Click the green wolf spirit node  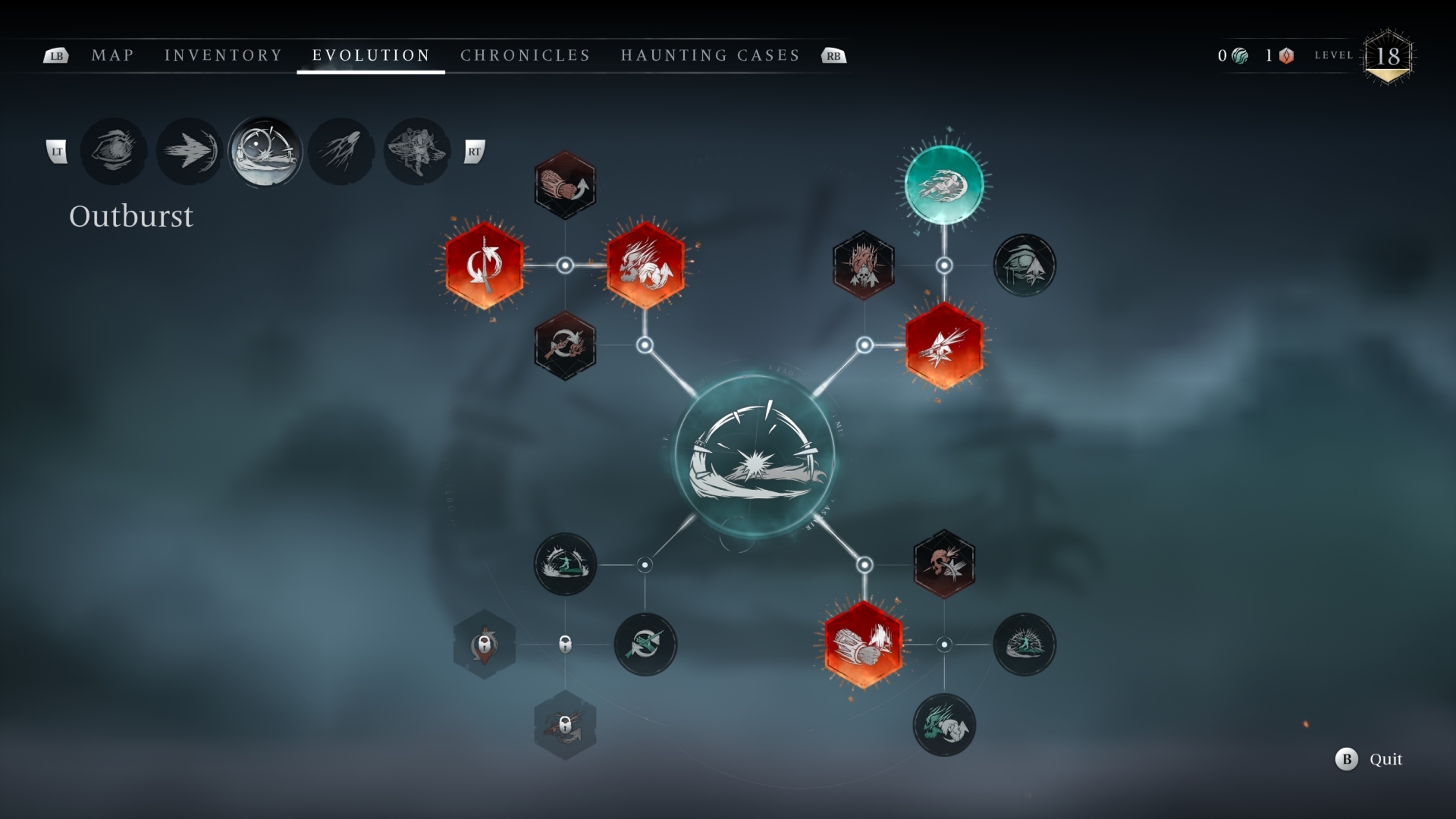tap(944, 724)
